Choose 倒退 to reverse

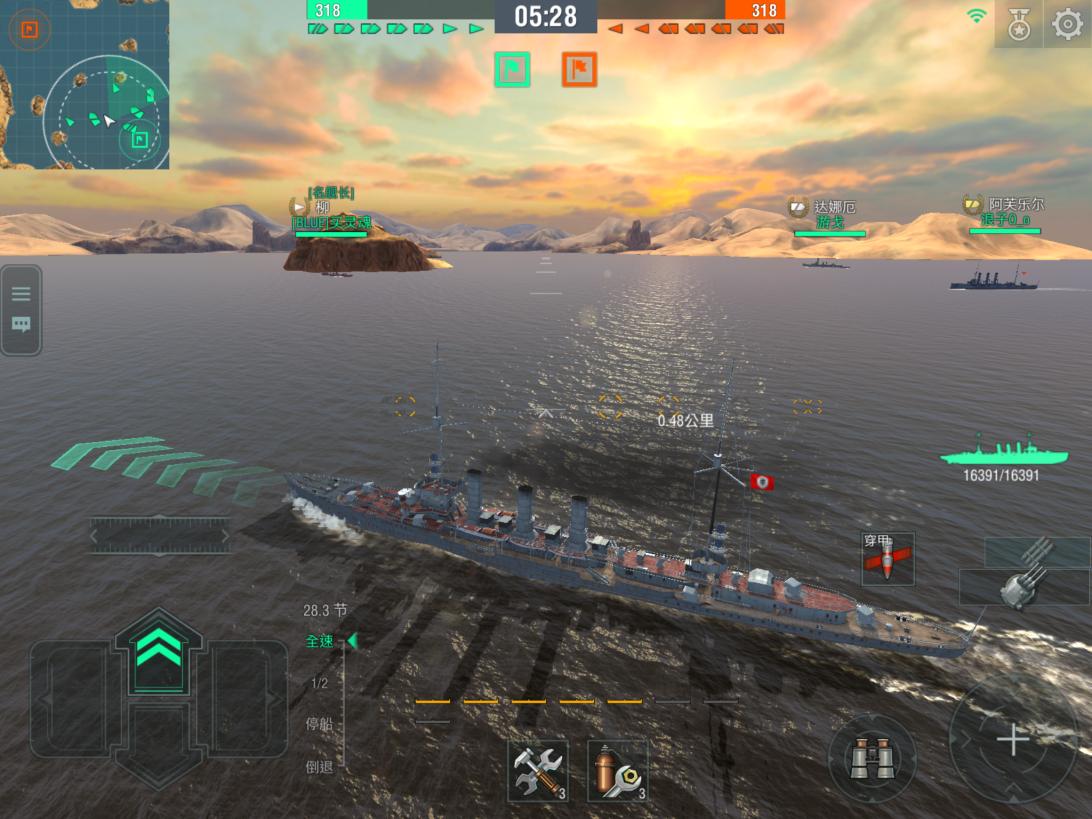(320, 766)
